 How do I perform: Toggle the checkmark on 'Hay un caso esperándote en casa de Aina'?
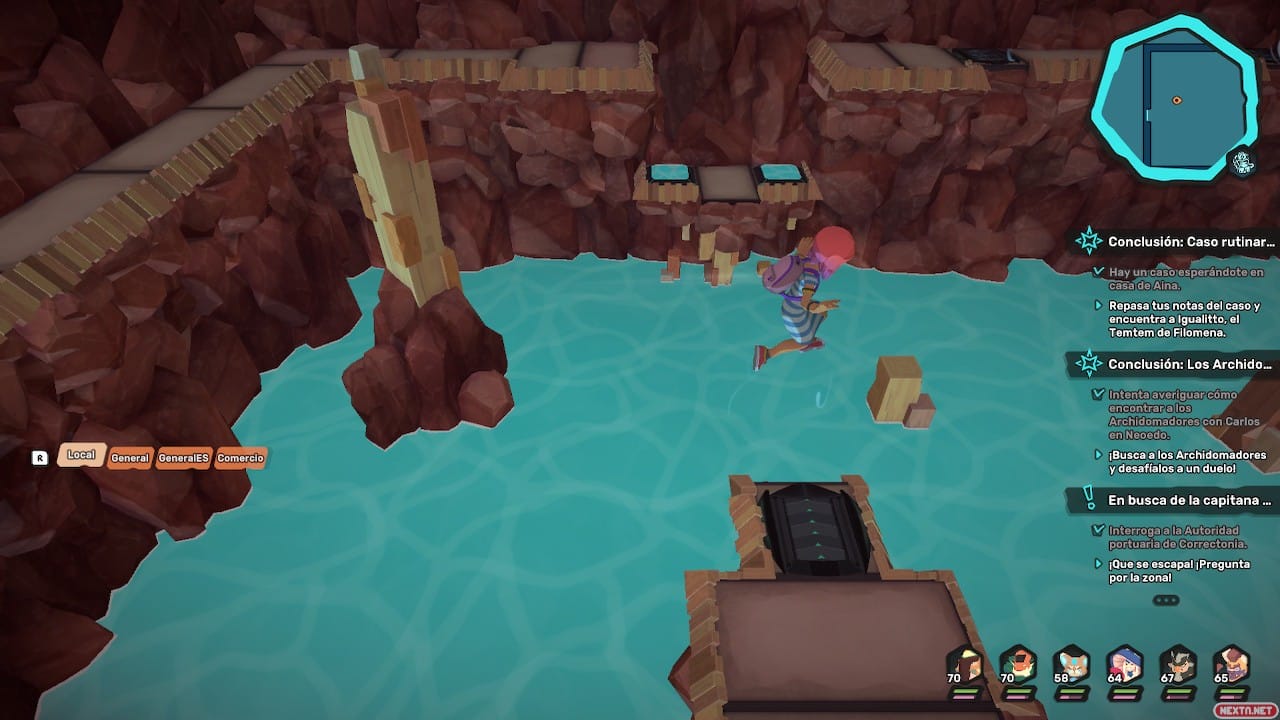click(1098, 269)
